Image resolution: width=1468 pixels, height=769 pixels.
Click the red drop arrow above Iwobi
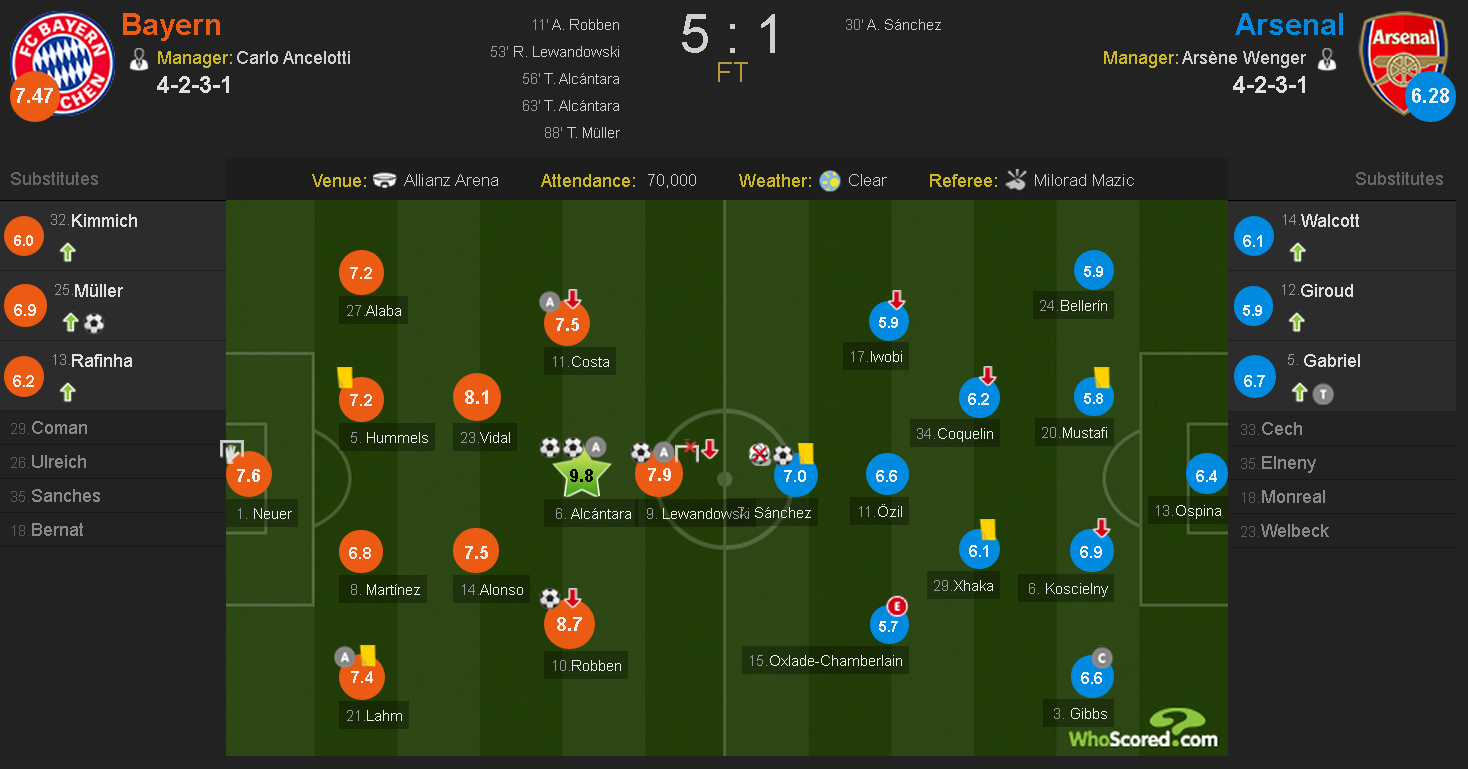click(897, 298)
